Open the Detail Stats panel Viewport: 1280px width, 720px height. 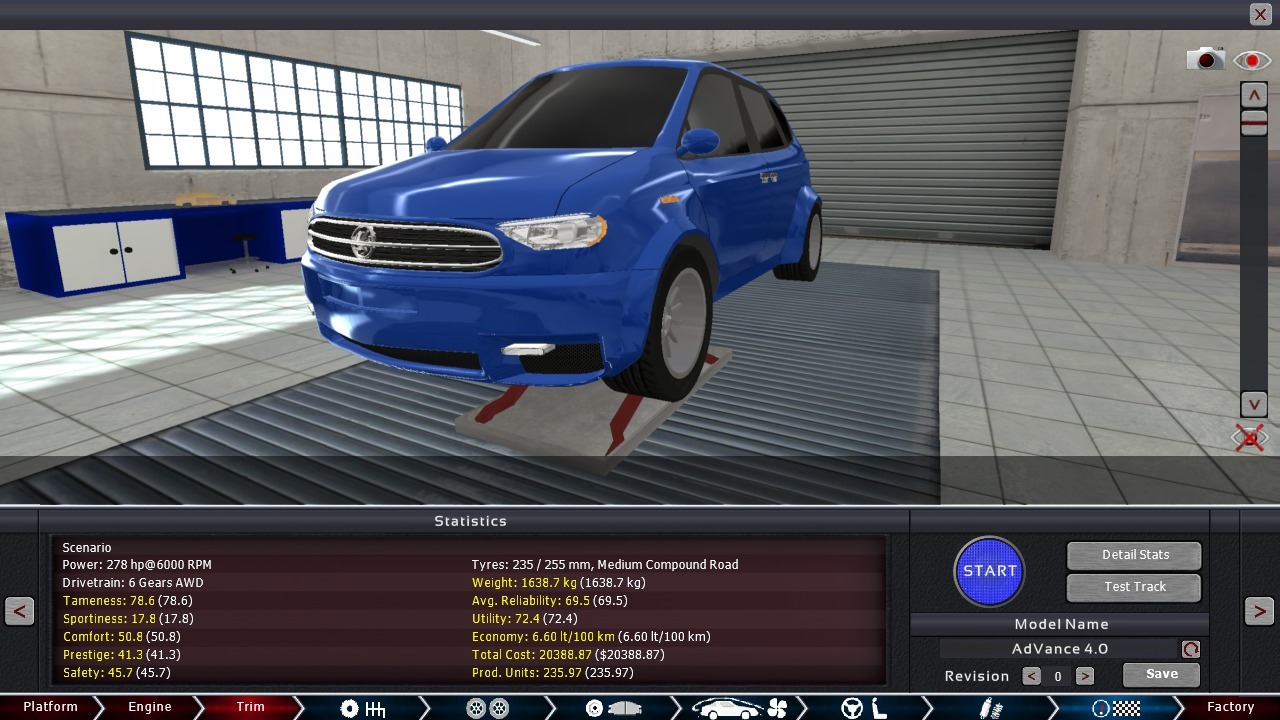(1134, 555)
